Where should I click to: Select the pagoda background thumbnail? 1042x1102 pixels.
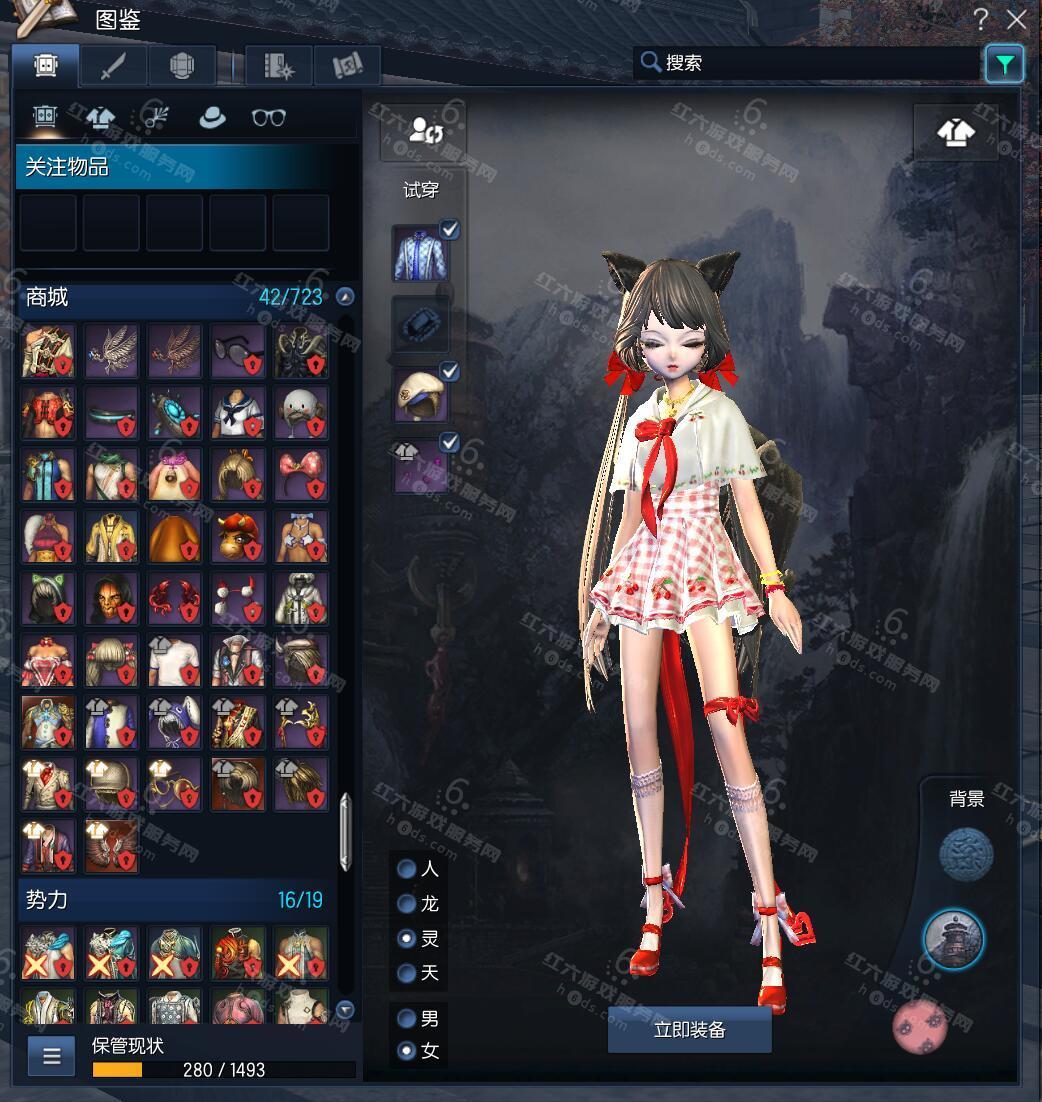[953, 939]
